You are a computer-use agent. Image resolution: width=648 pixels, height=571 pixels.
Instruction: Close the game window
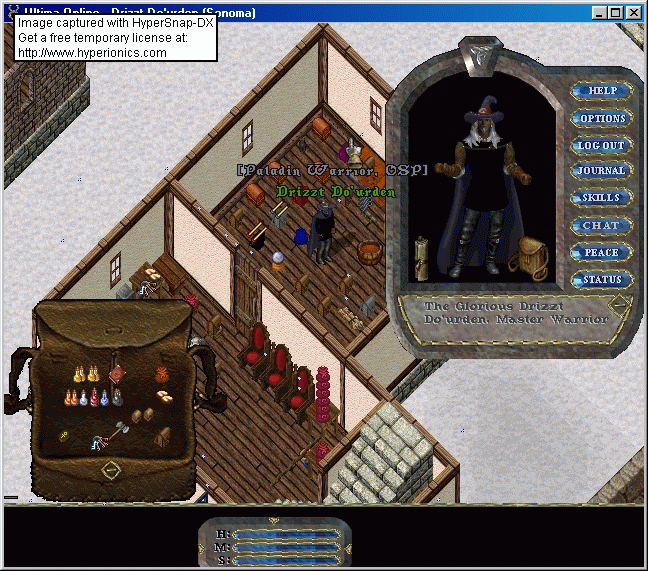634,13
